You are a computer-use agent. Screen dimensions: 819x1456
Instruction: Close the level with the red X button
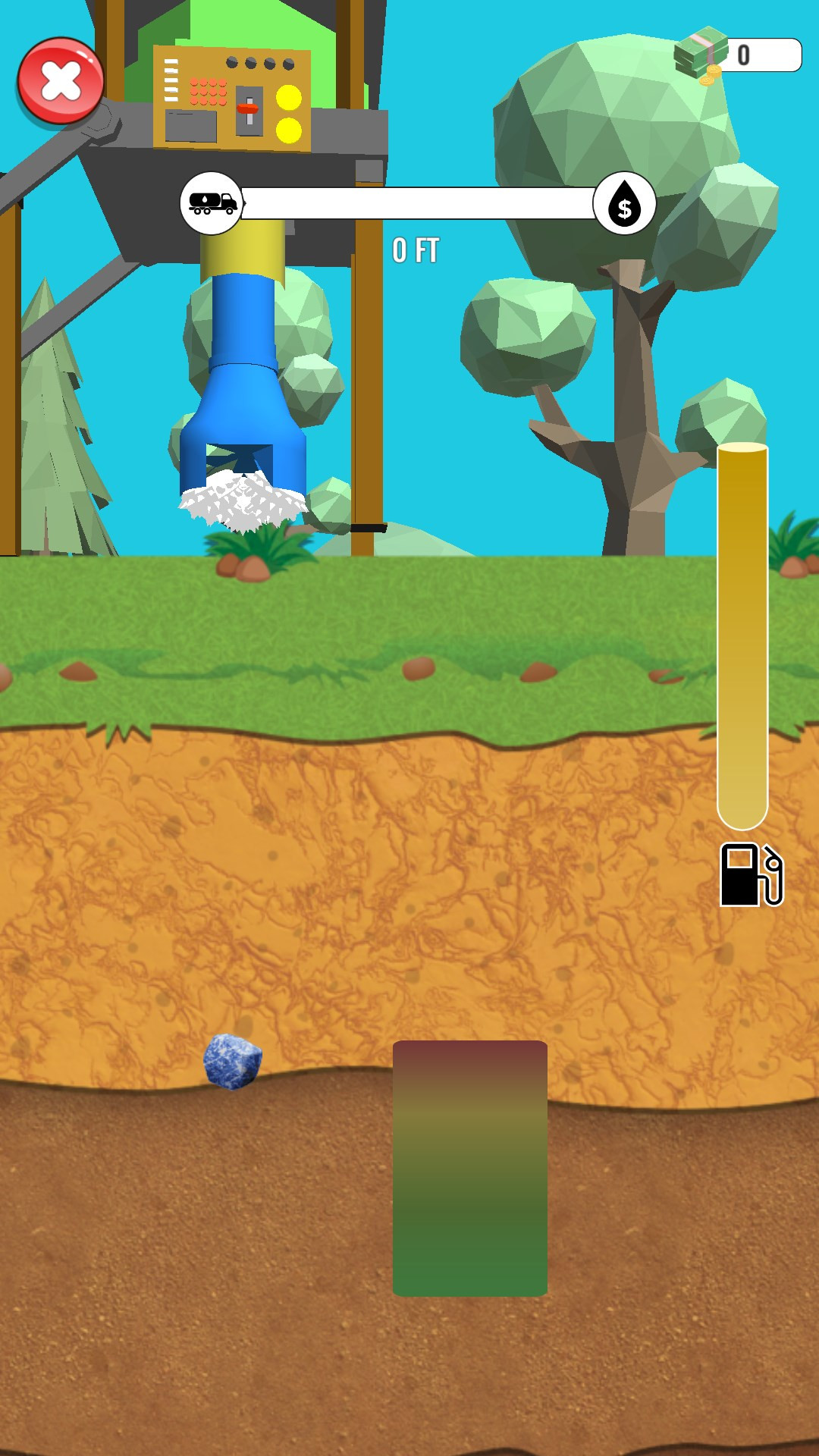point(61,81)
